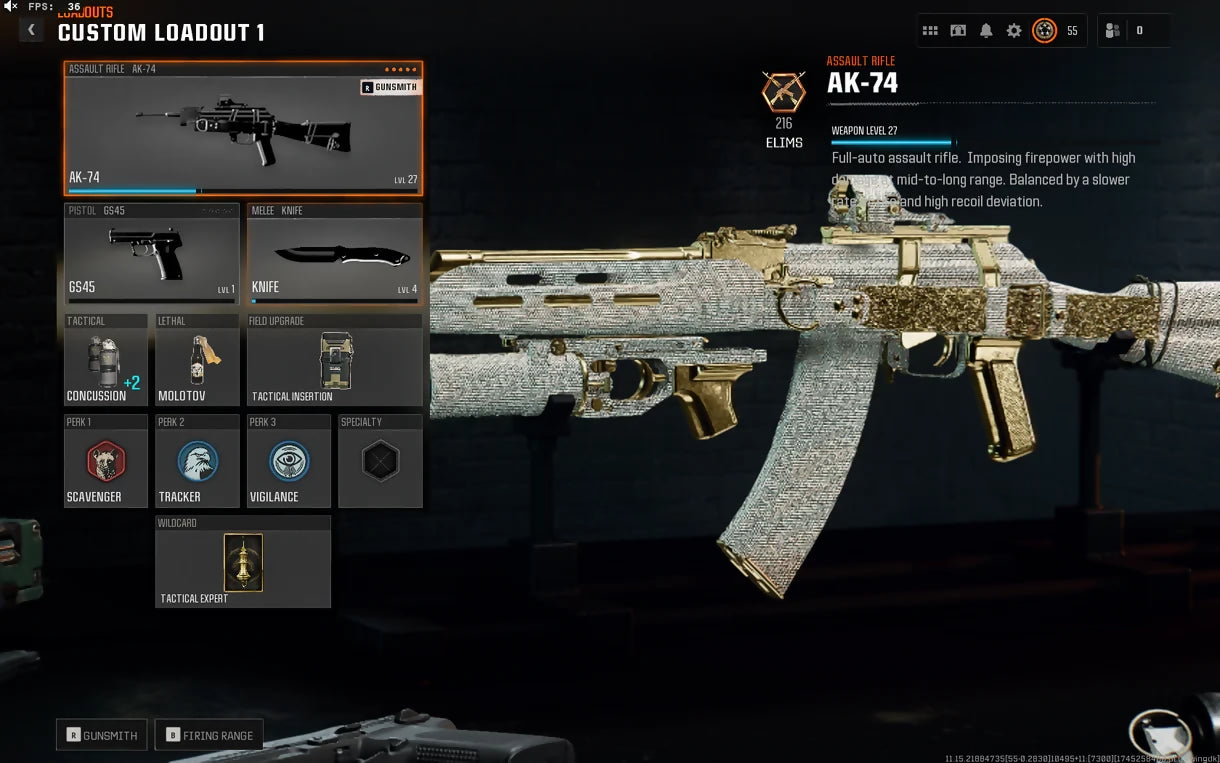Open notifications bell icon

click(986, 31)
